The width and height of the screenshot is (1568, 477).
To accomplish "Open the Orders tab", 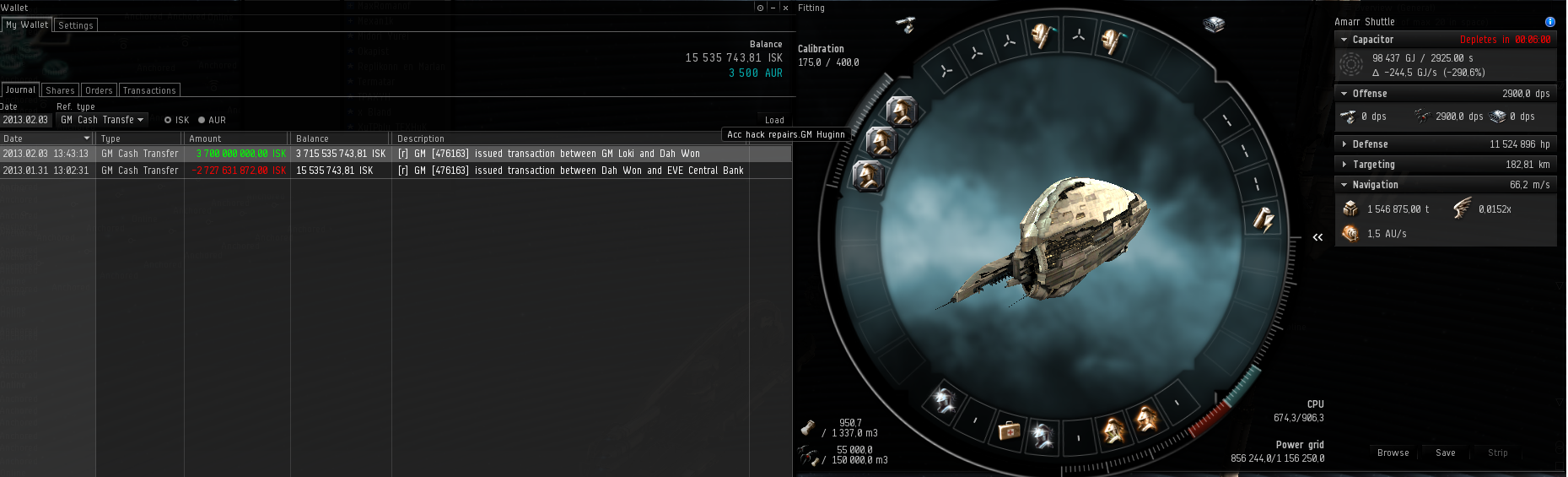I will tap(99, 90).
